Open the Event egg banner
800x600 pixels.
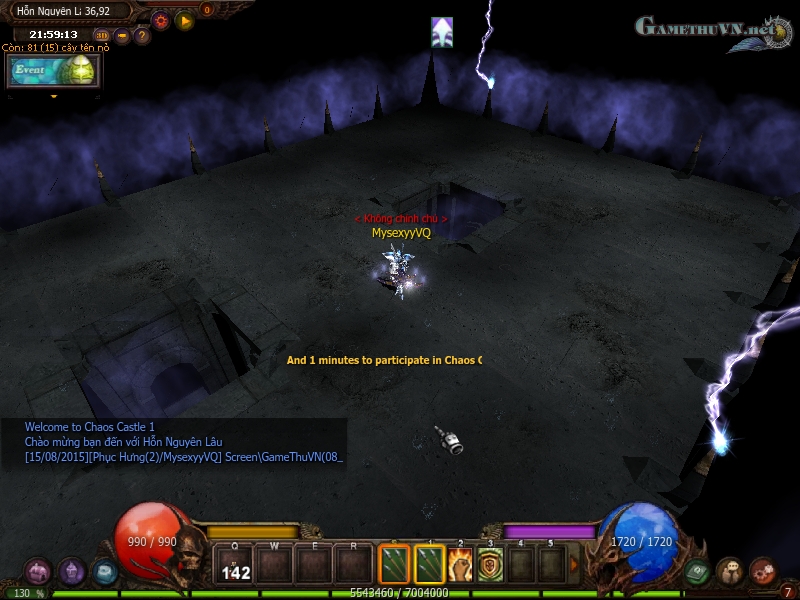pos(53,71)
